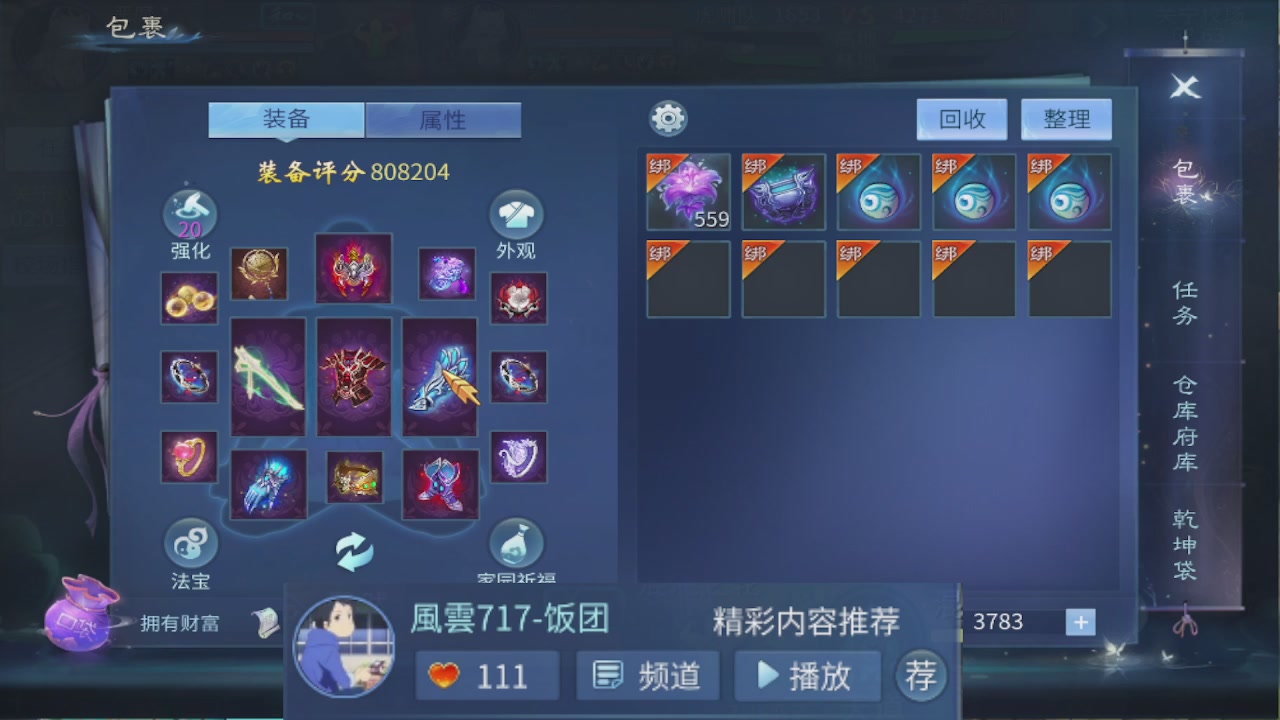Switch to the 属性 tab

443,119
